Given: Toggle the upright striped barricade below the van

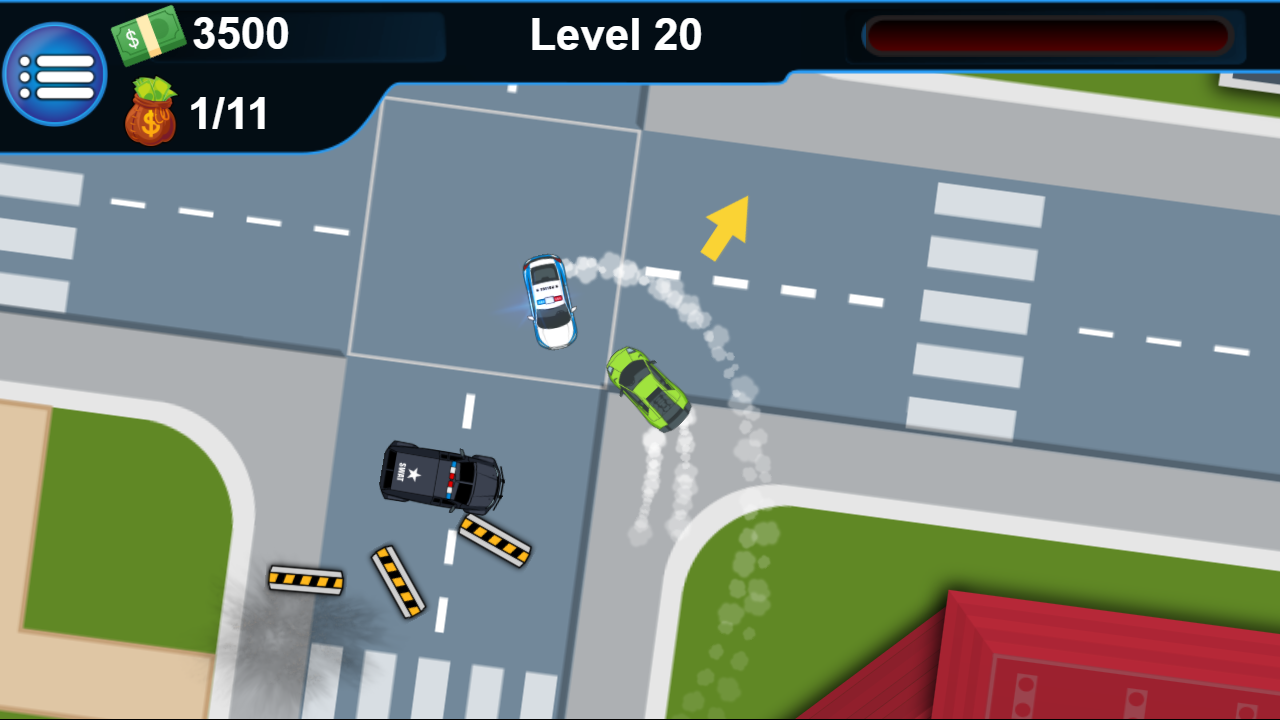Looking at the screenshot, I should 398,578.
